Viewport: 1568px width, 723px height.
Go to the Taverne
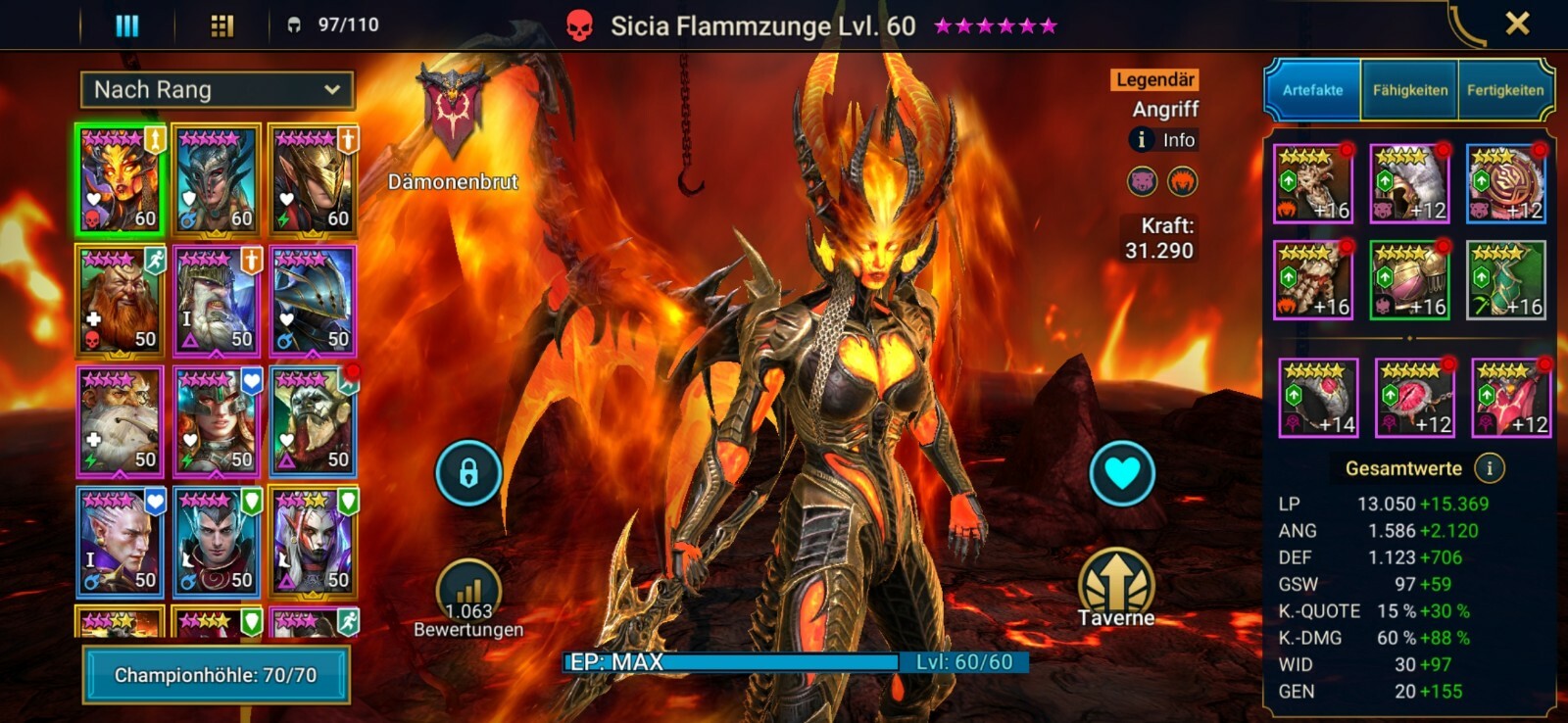(x=1116, y=587)
